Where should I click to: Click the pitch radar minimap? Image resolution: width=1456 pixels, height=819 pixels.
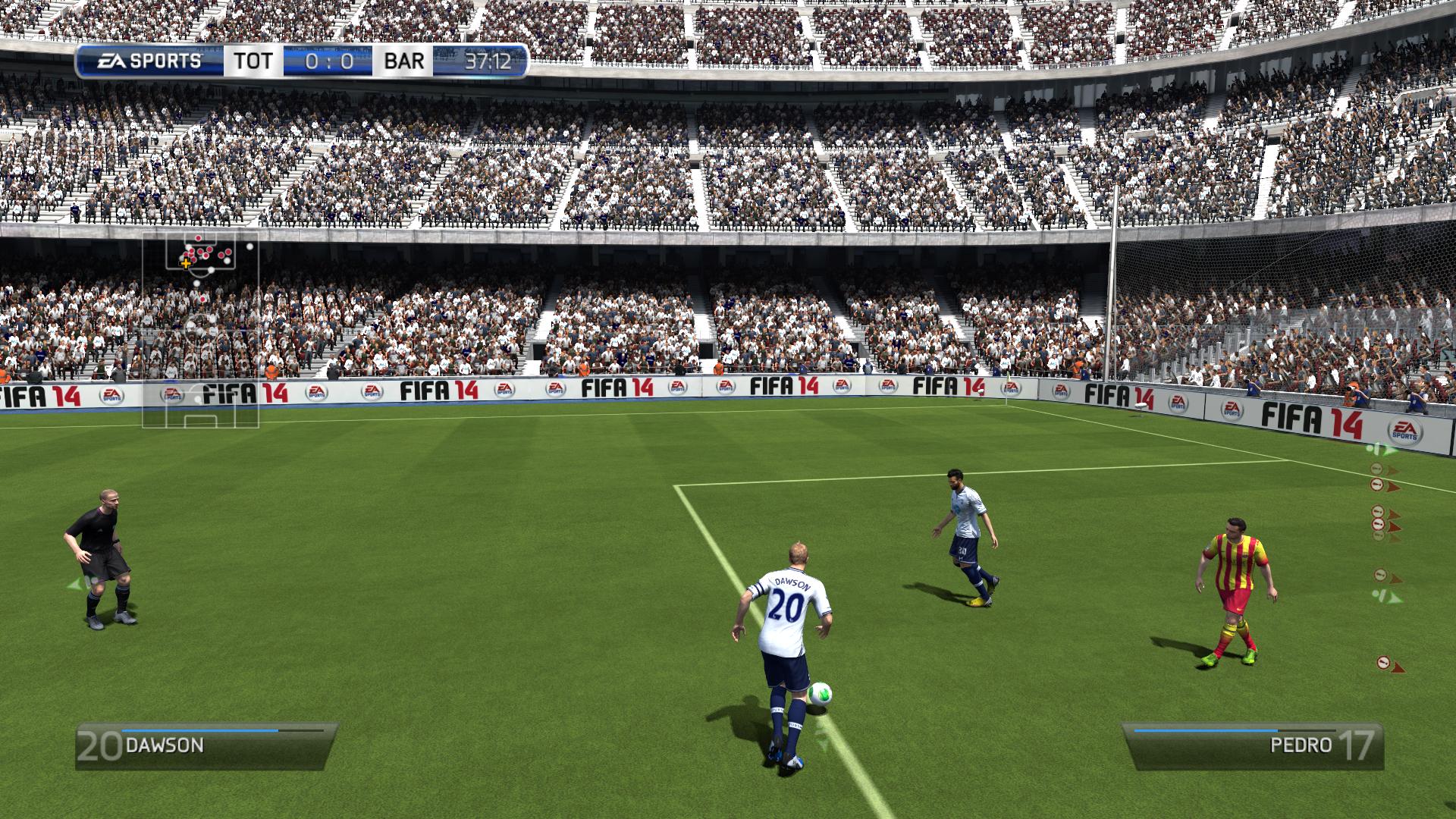click(201, 330)
